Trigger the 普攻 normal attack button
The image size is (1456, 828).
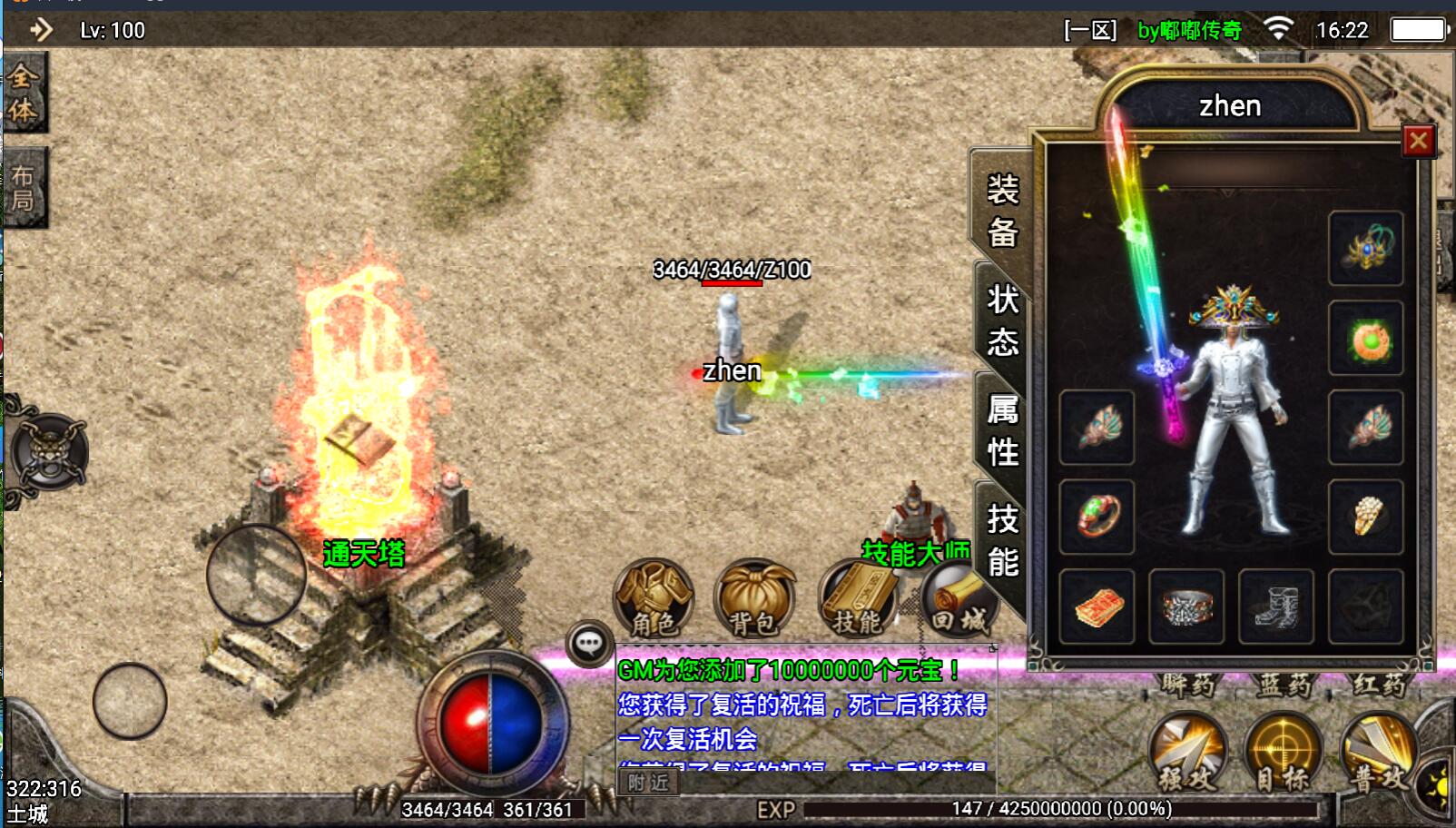point(1378,752)
